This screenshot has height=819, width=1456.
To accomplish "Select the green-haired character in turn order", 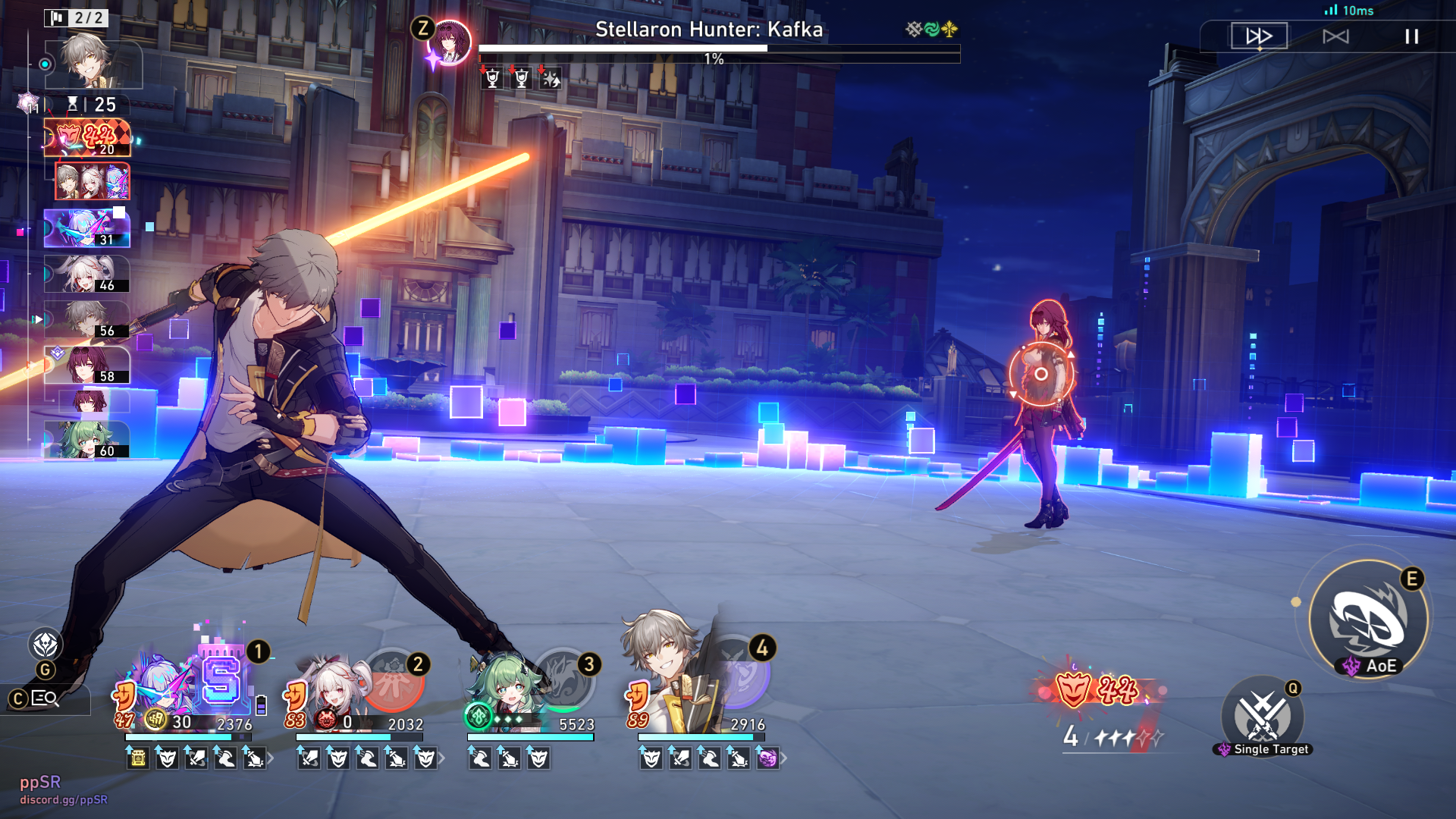I will click(86, 441).
